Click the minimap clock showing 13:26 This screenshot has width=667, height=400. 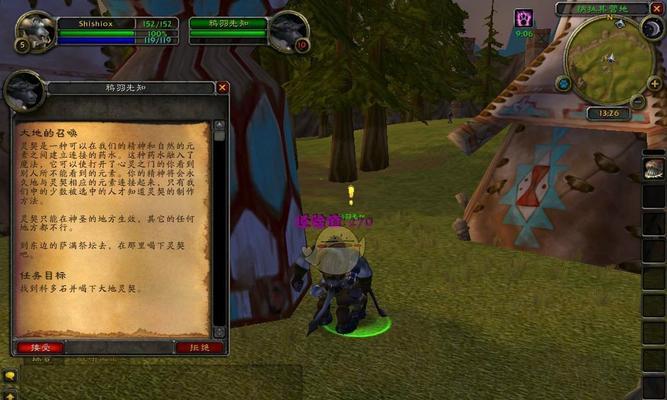click(x=608, y=114)
